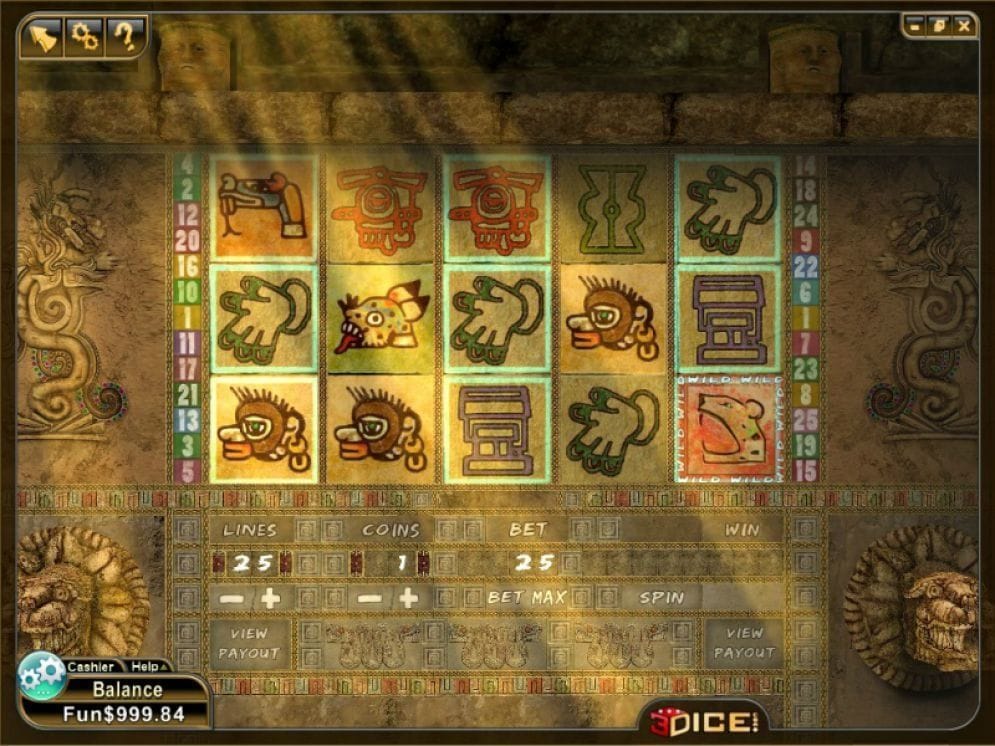Click the blue gears options orb
This screenshot has height=746, width=995.
click(42, 677)
